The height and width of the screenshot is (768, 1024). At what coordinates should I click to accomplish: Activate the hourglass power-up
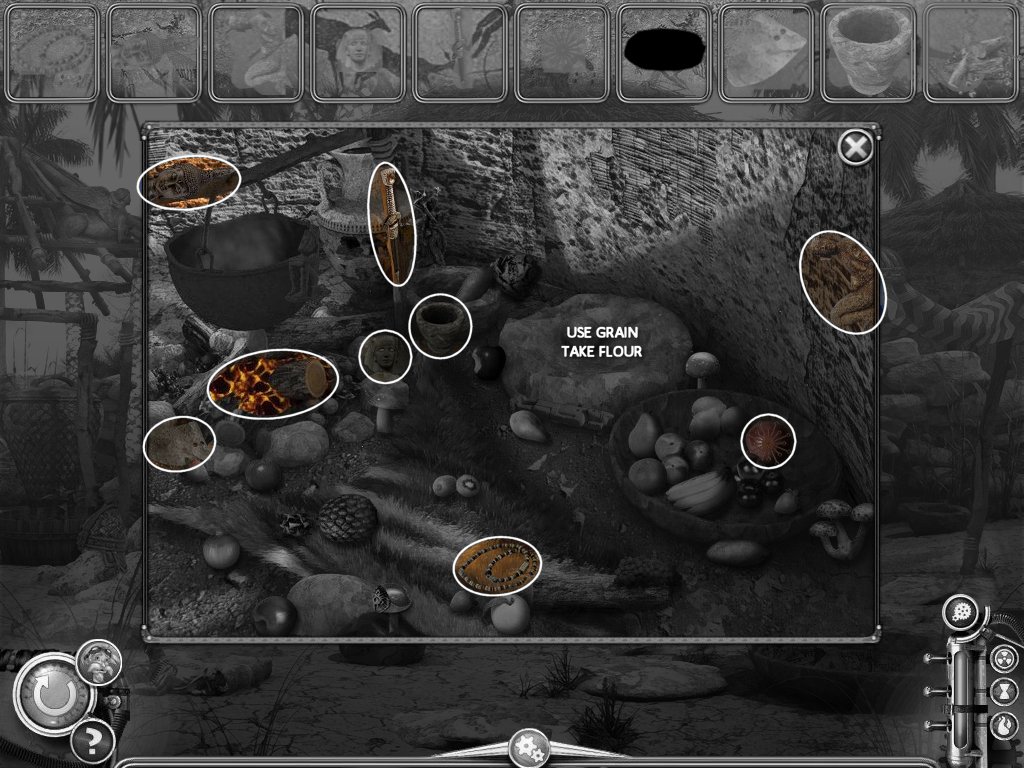(1005, 690)
